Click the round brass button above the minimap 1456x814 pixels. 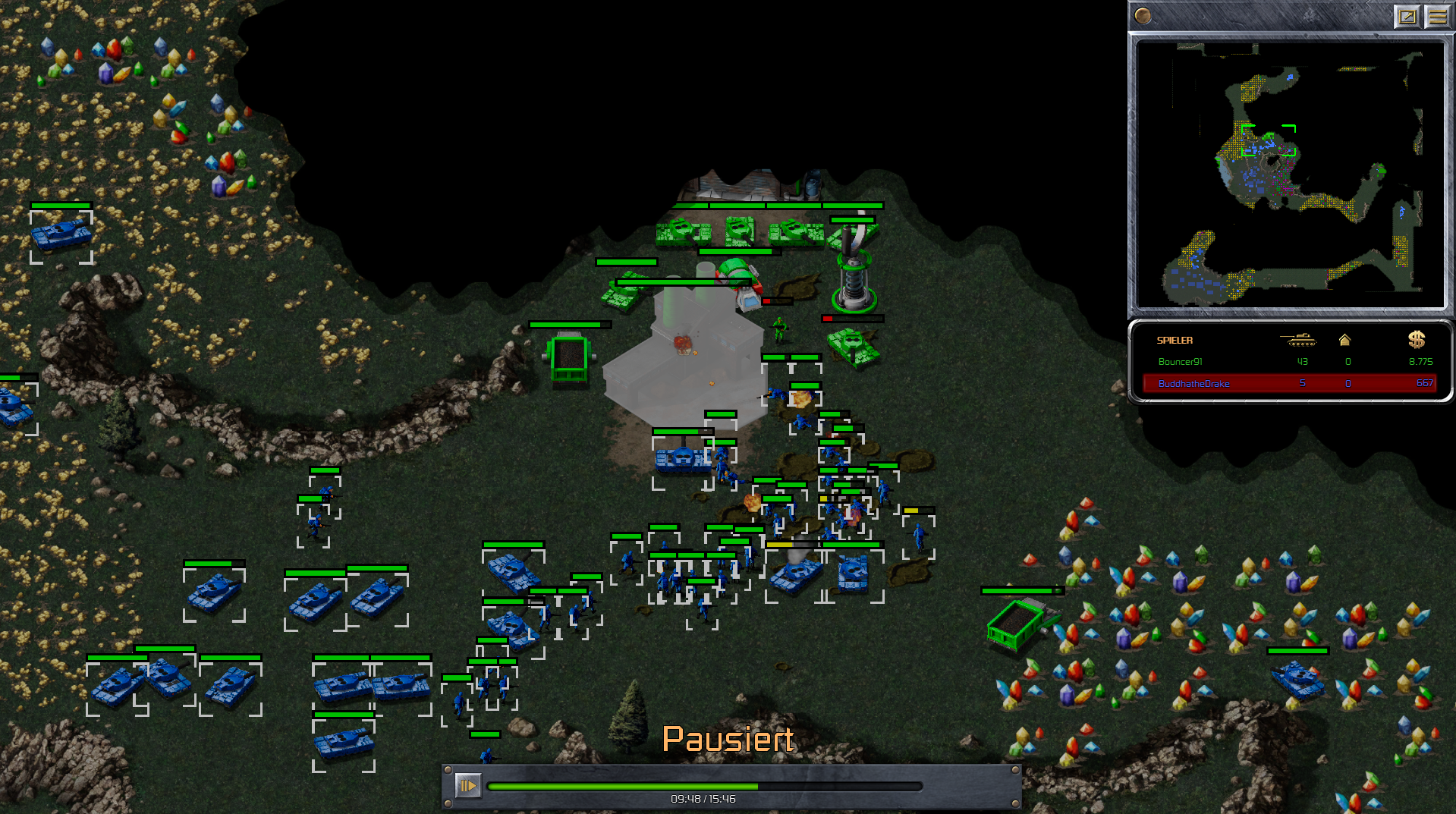pos(1143,15)
